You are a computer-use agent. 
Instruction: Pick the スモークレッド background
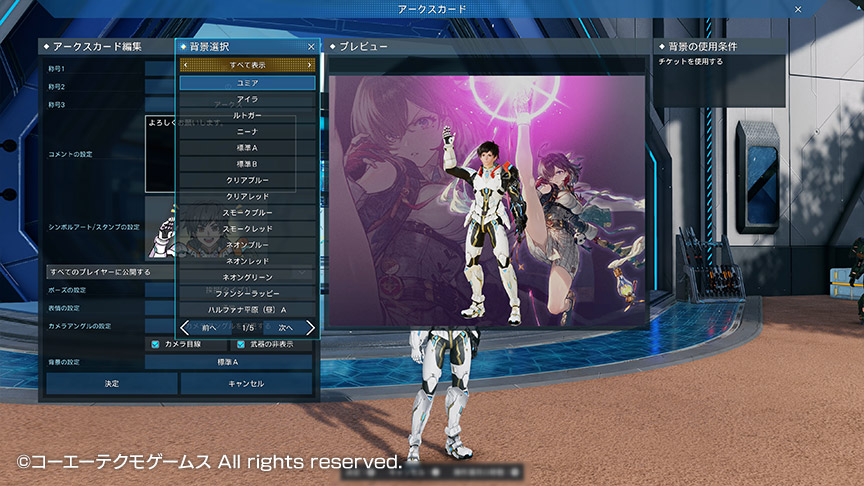(247, 229)
